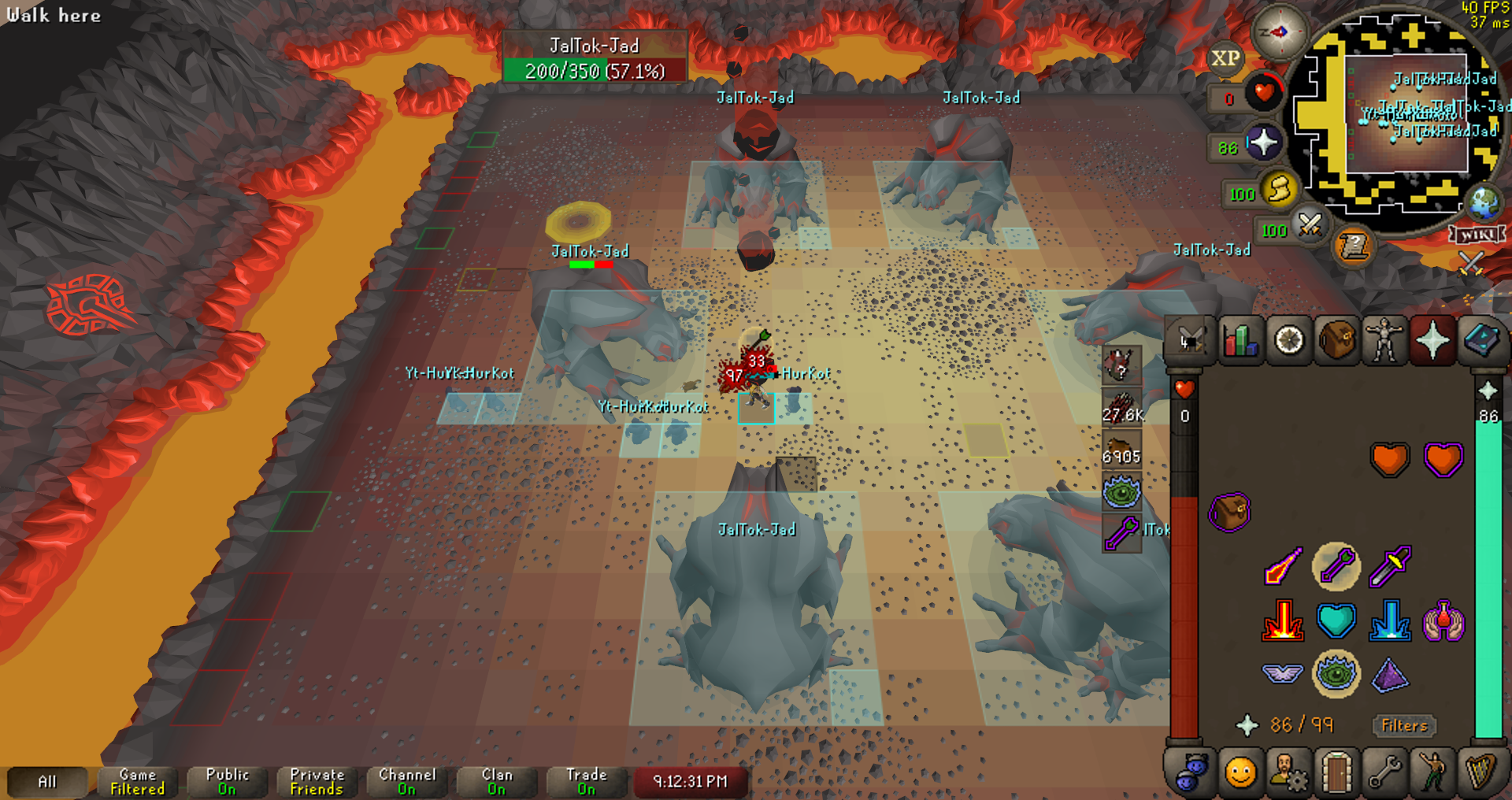The height and width of the screenshot is (800, 1512).
Task: Open the world map globe
Action: click(x=1484, y=202)
